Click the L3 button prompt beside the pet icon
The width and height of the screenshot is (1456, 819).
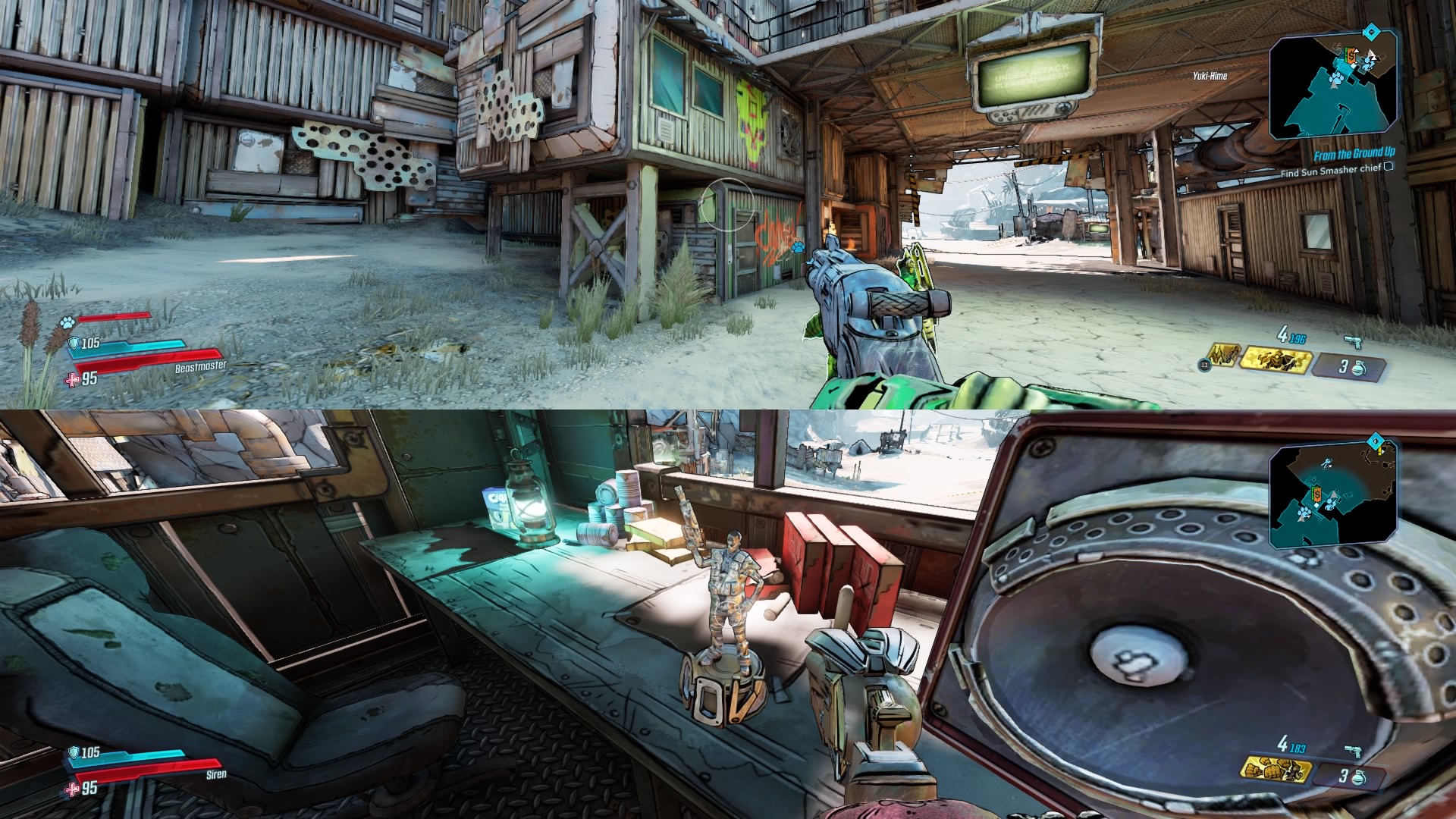(1204, 366)
